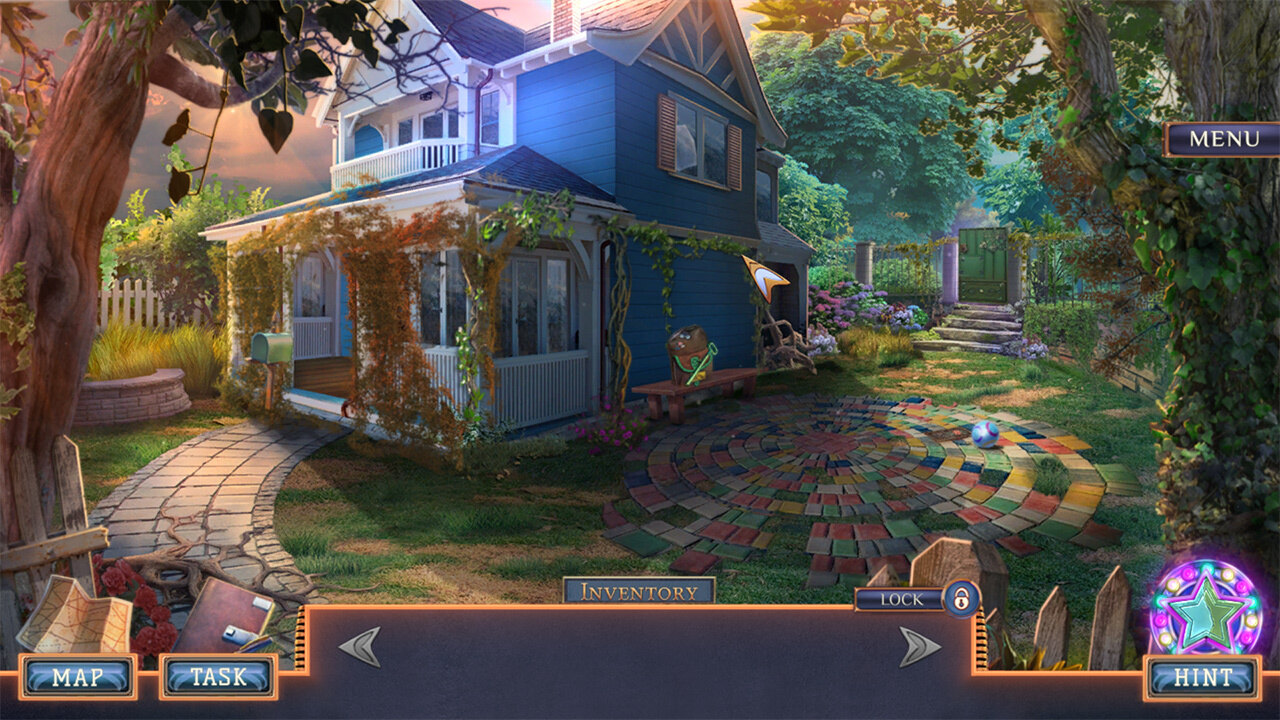Click the Inventory label tab

639,591
